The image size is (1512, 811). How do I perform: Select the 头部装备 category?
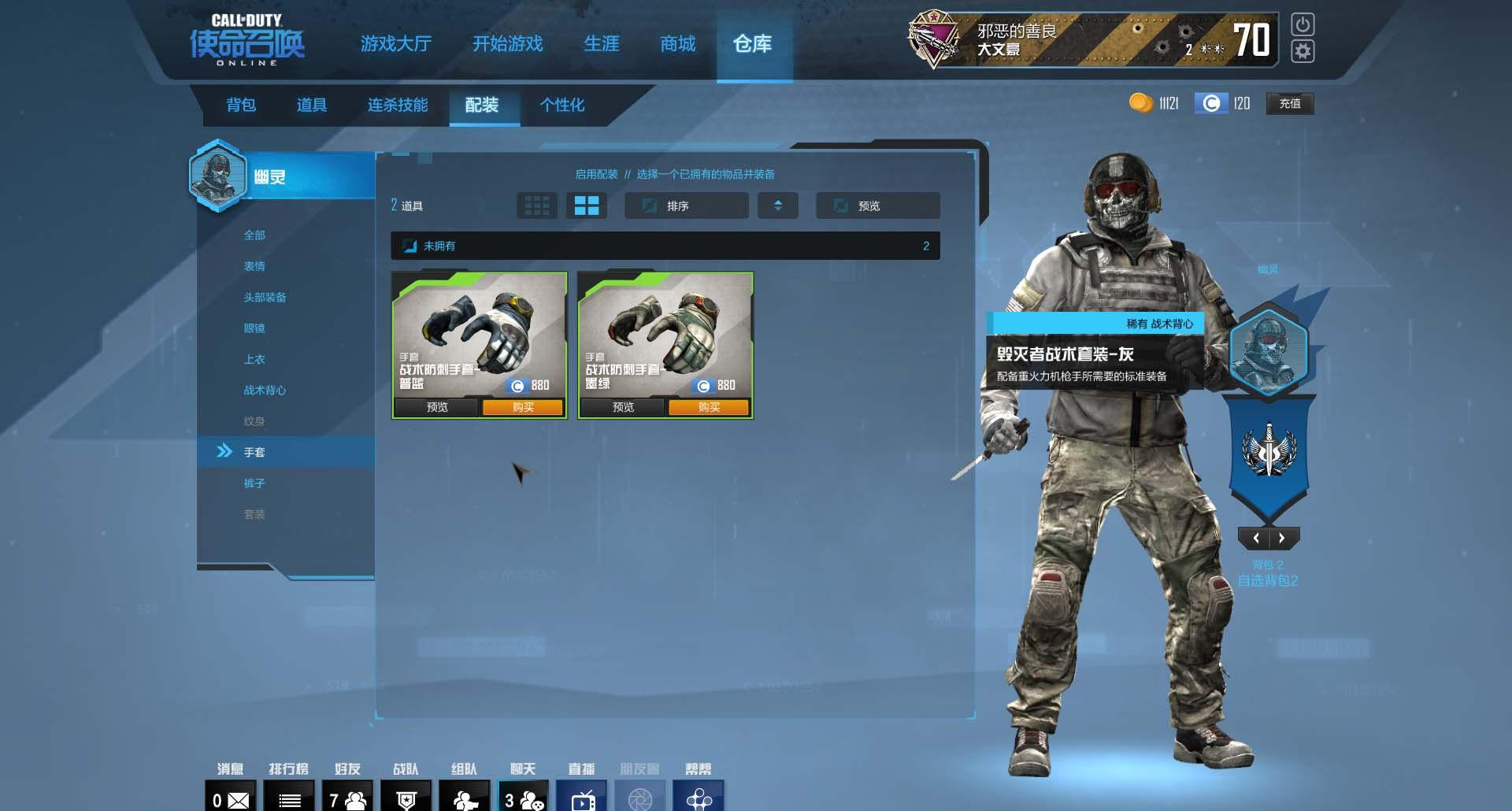(x=265, y=297)
